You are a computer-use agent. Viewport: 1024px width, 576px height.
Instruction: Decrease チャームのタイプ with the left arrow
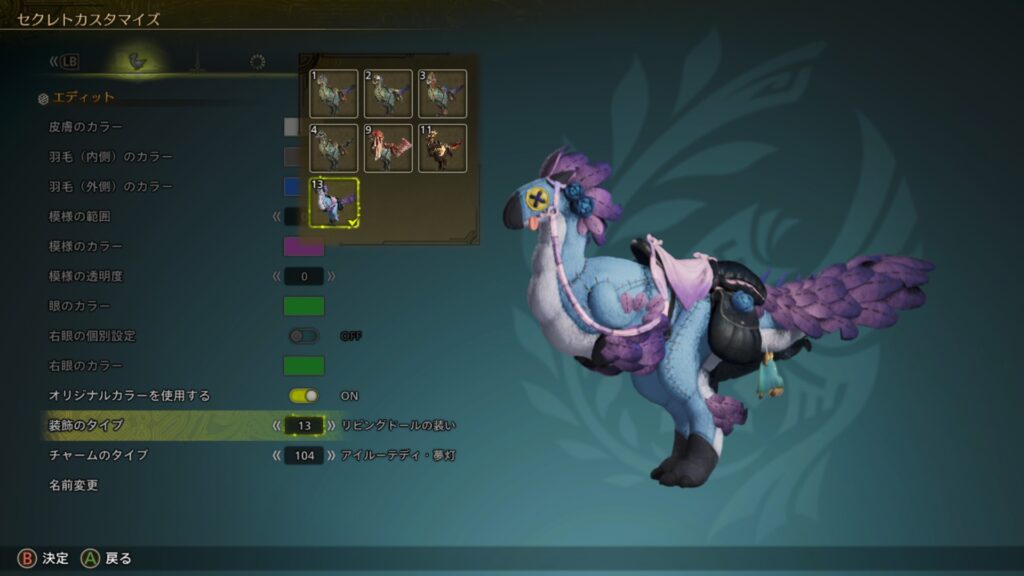276,455
